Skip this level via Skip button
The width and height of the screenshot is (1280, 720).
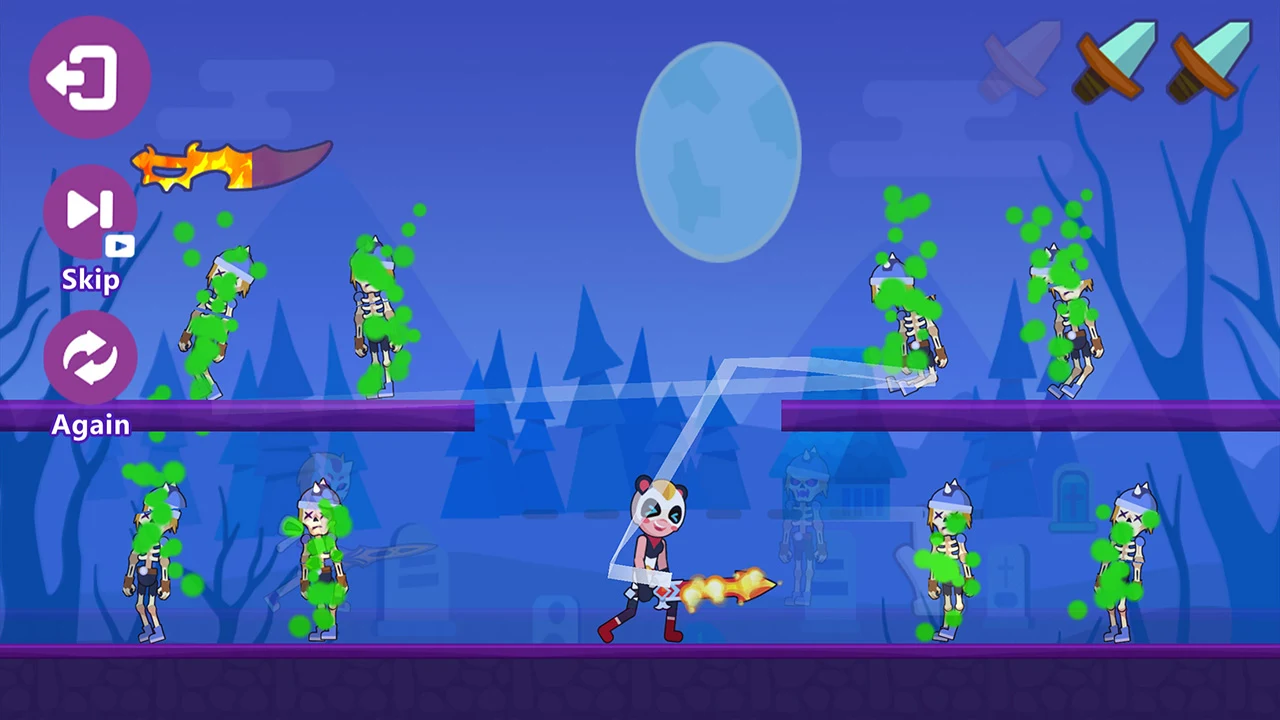click(x=90, y=212)
